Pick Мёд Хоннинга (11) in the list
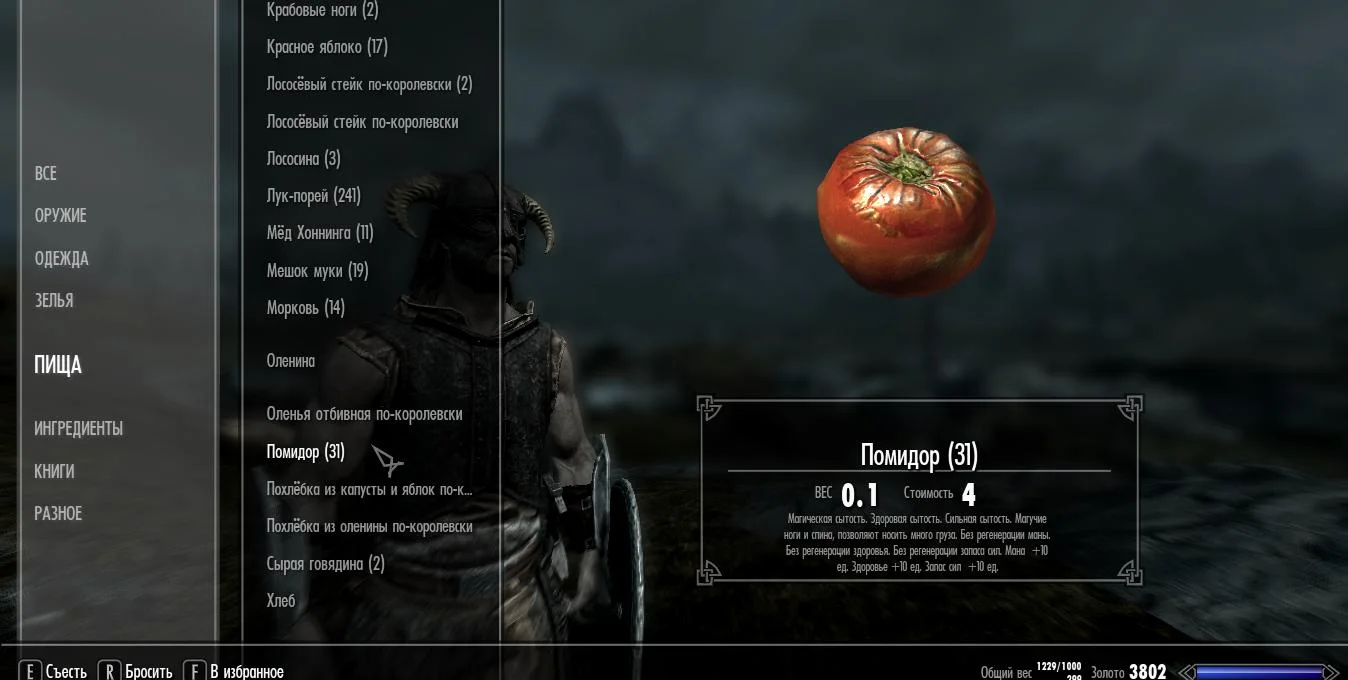This screenshot has height=680, width=1348. pos(319,233)
